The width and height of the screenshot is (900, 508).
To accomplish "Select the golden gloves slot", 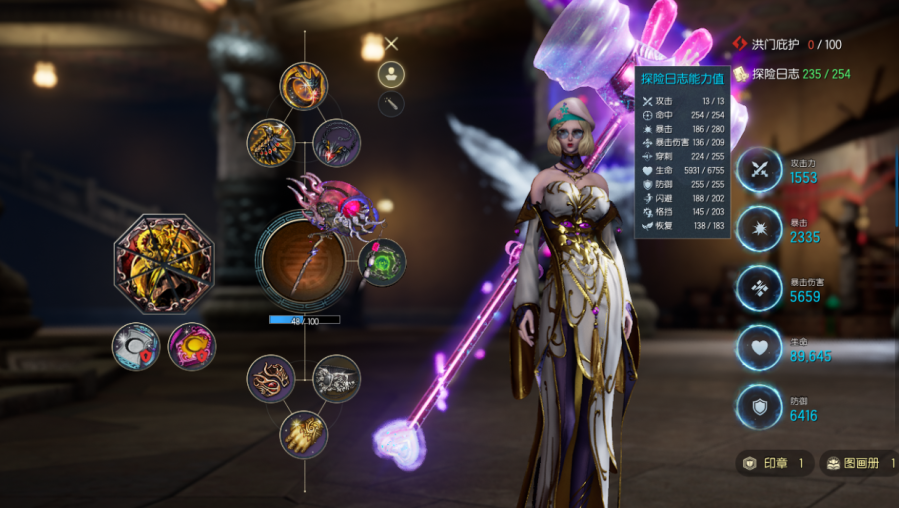I will [x=303, y=434].
